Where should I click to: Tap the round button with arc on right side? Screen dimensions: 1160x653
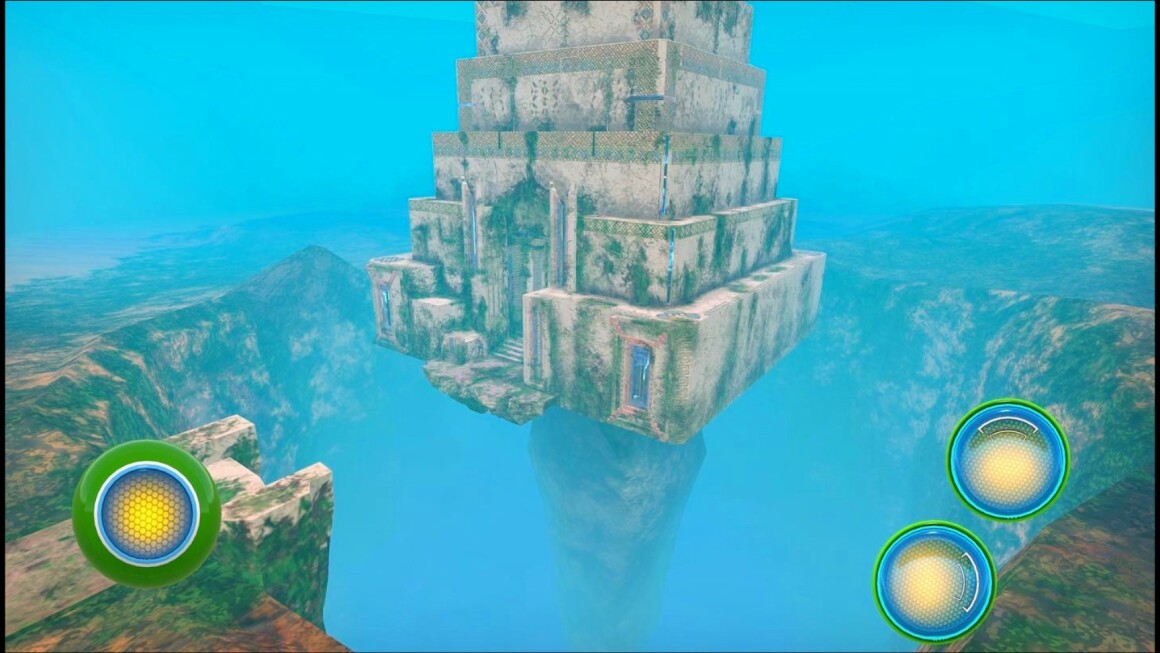tap(934, 580)
